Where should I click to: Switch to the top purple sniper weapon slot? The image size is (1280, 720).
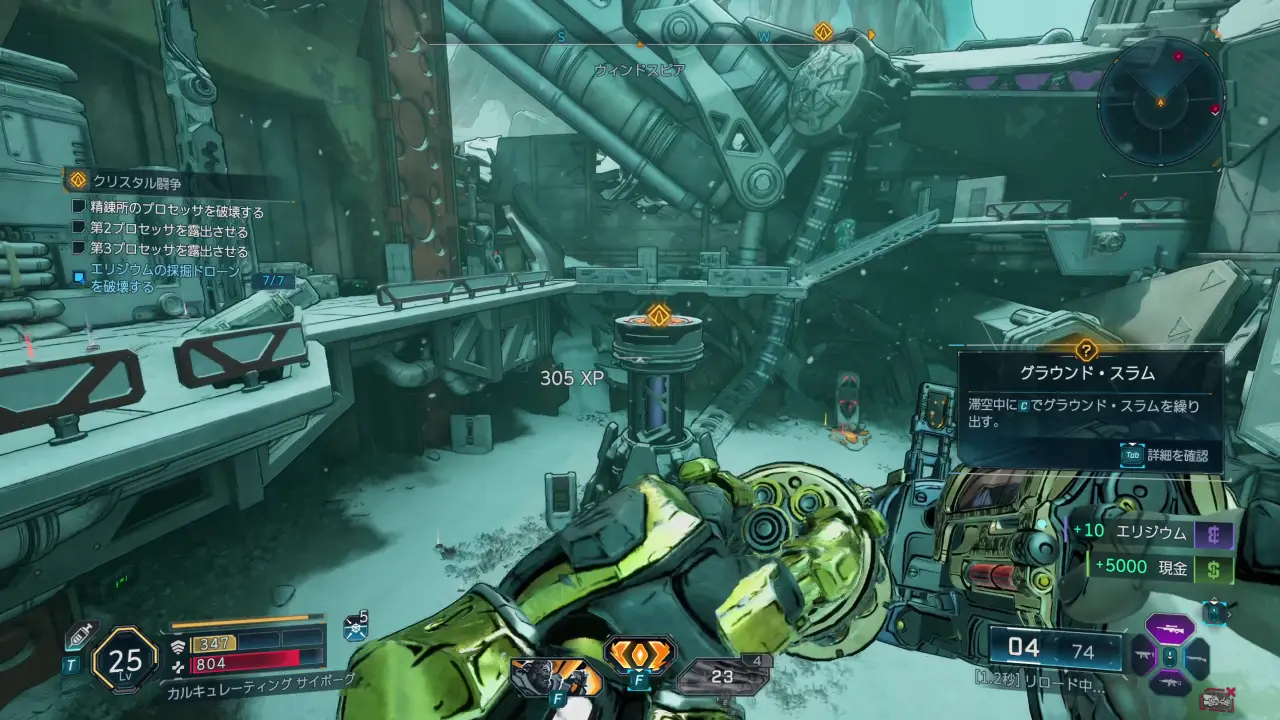click(x=1169, y=629)
